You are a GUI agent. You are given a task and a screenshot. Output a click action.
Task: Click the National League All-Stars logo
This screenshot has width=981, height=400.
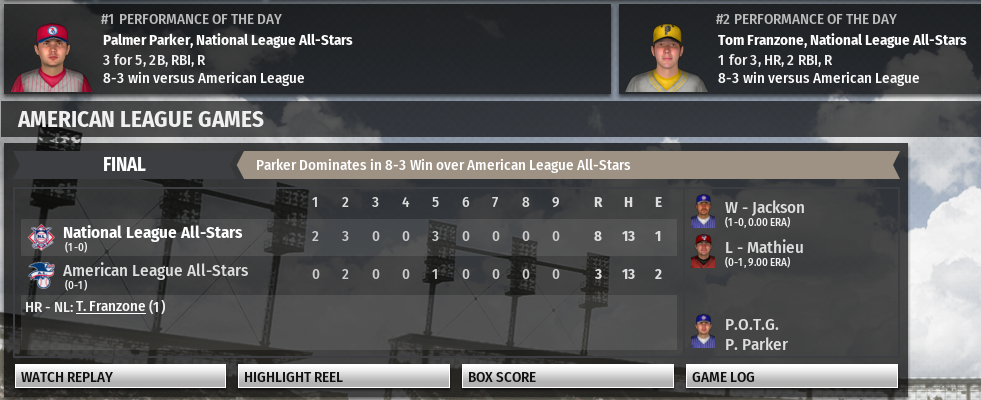tap(41, 237)
